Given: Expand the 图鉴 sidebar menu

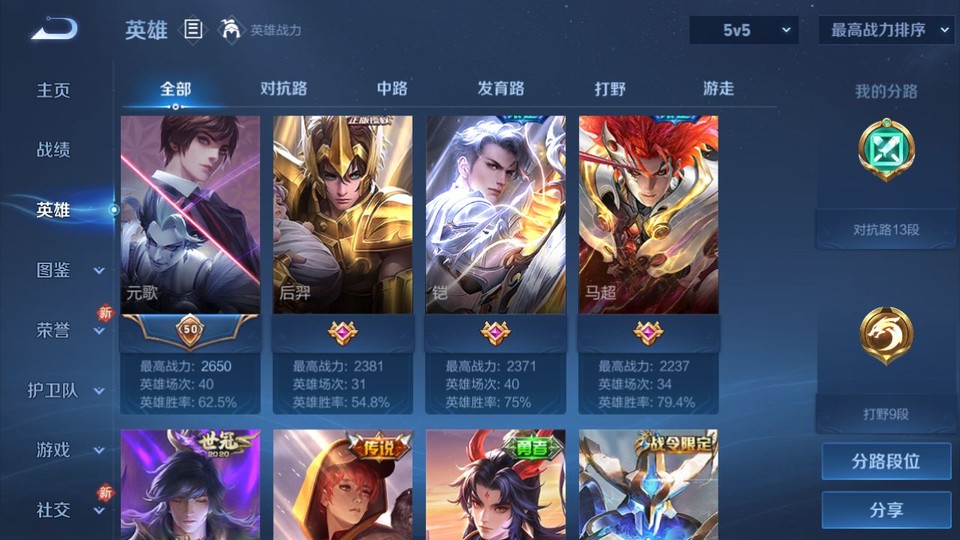Looking at the screenshot, I should (68, 270).
